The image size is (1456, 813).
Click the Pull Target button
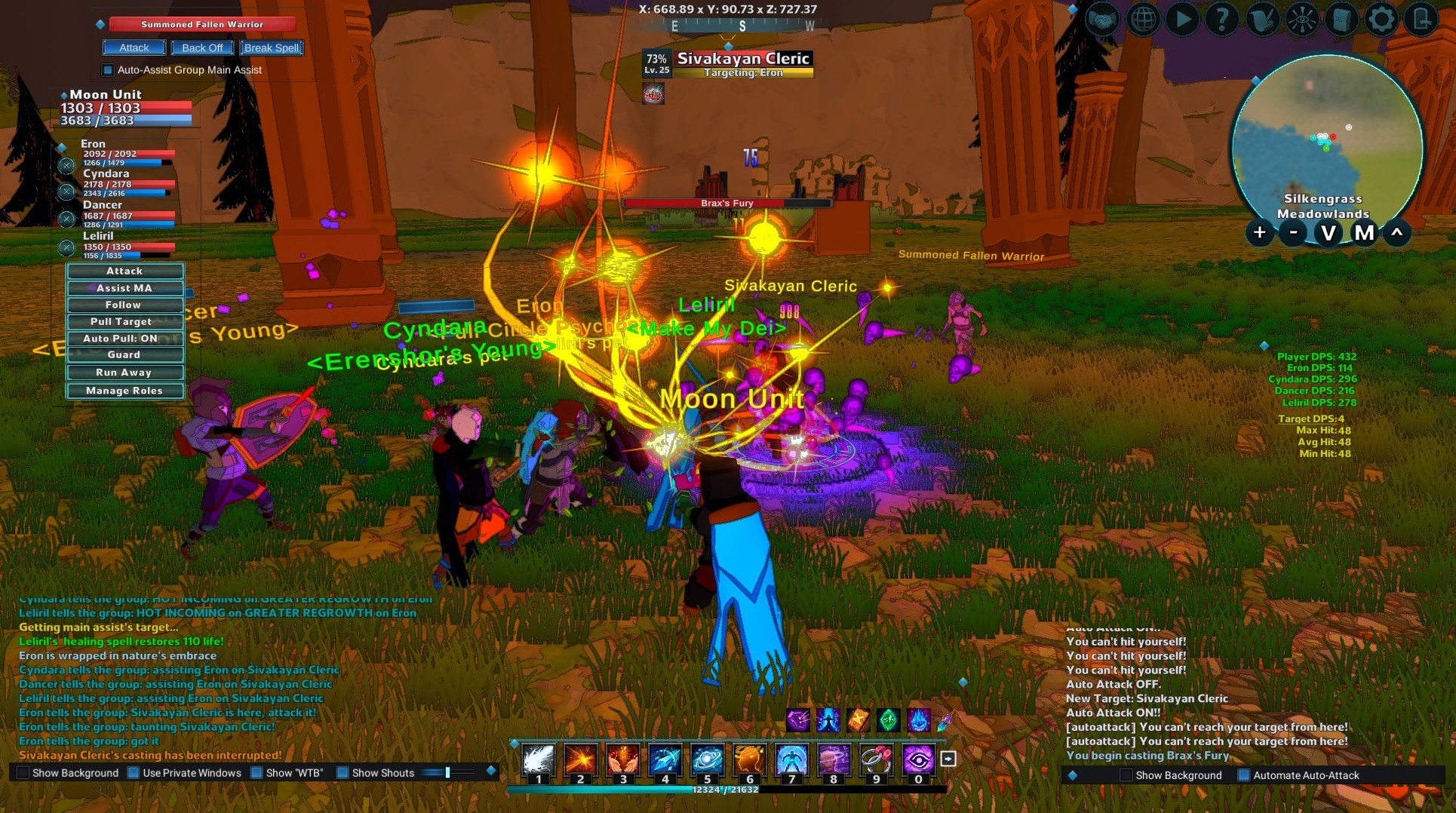point(124,321)
